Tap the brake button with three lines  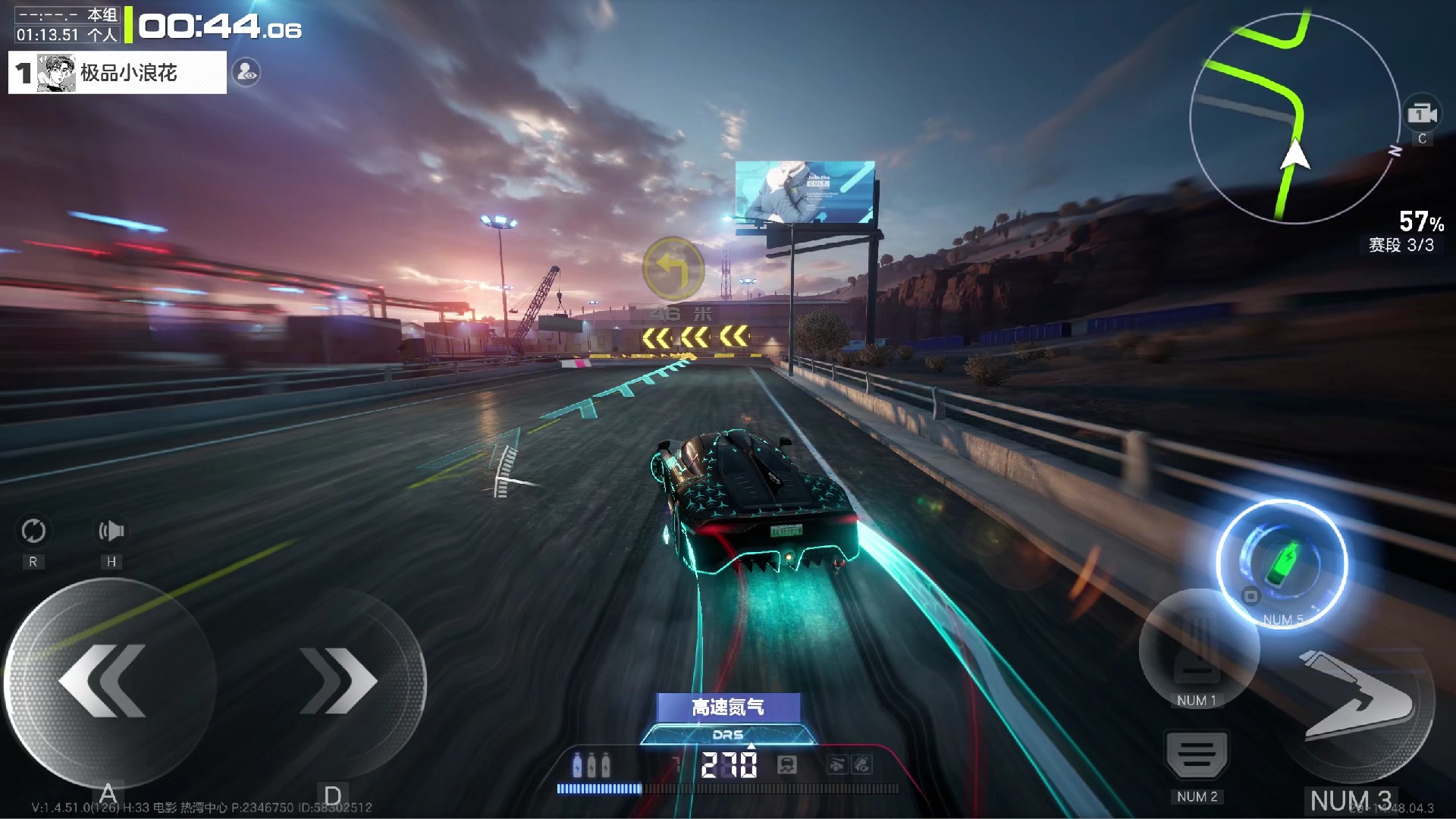(1197, 755)
